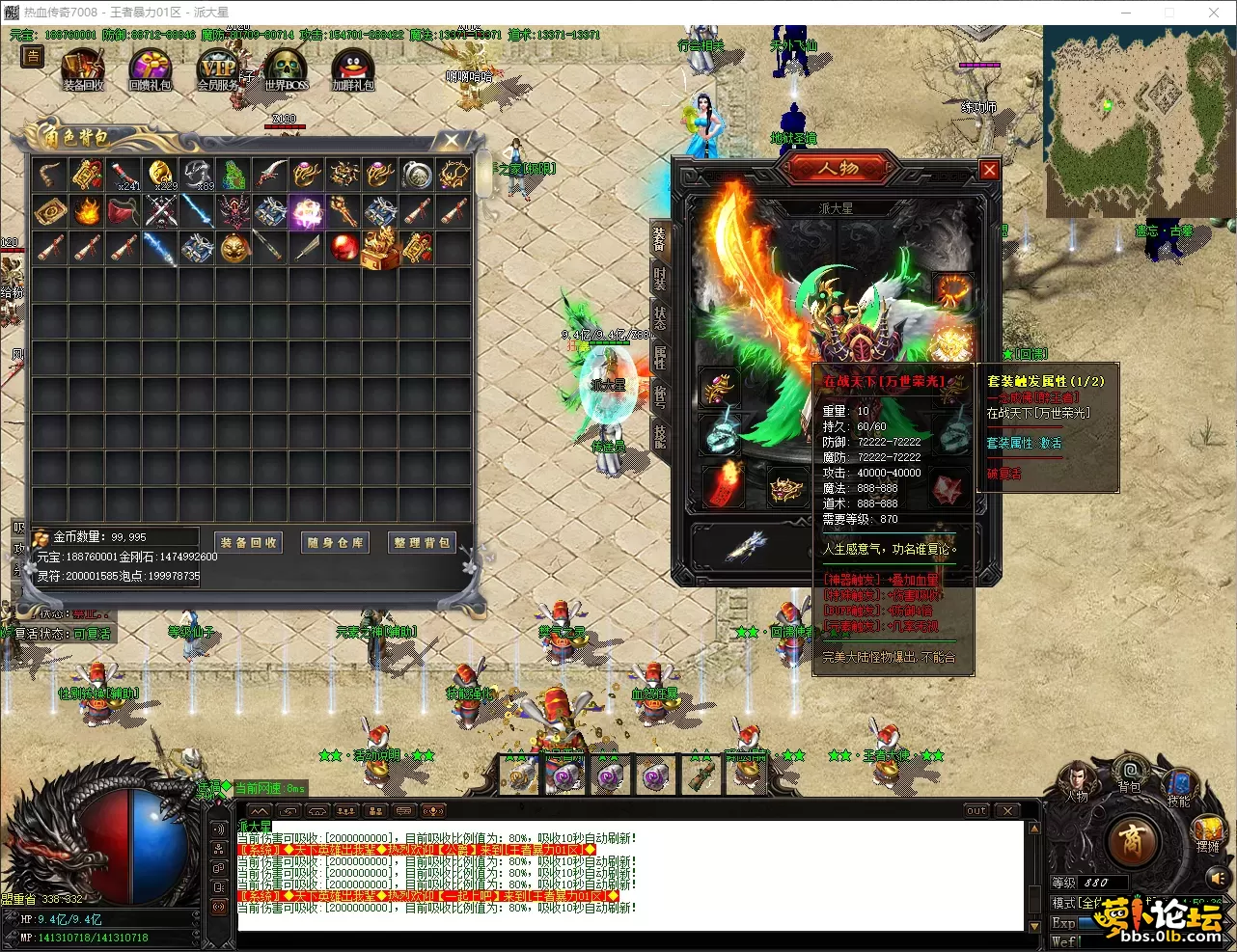This screenshot has width=1237, height=952.
Task: Switch to the 时装 fashion tab
Action: pyautogui.click(x=660, y=279)
